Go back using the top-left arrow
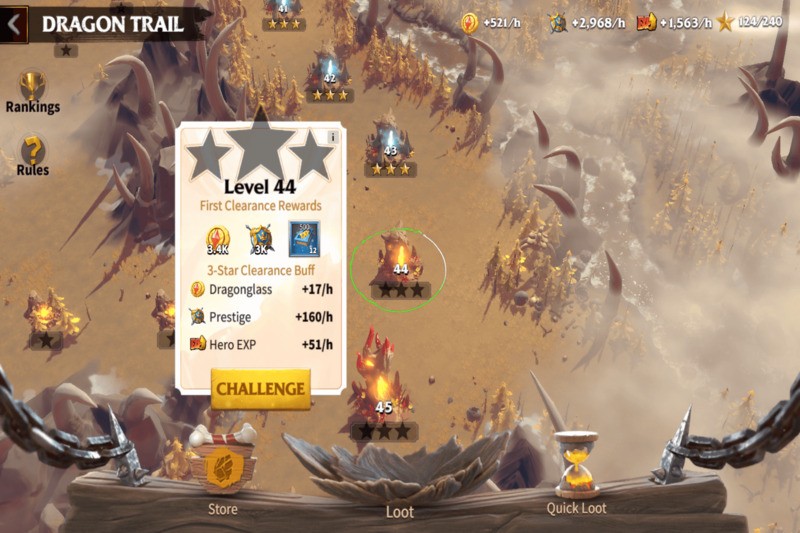This screenshot has width=800, height=533. 13,26
